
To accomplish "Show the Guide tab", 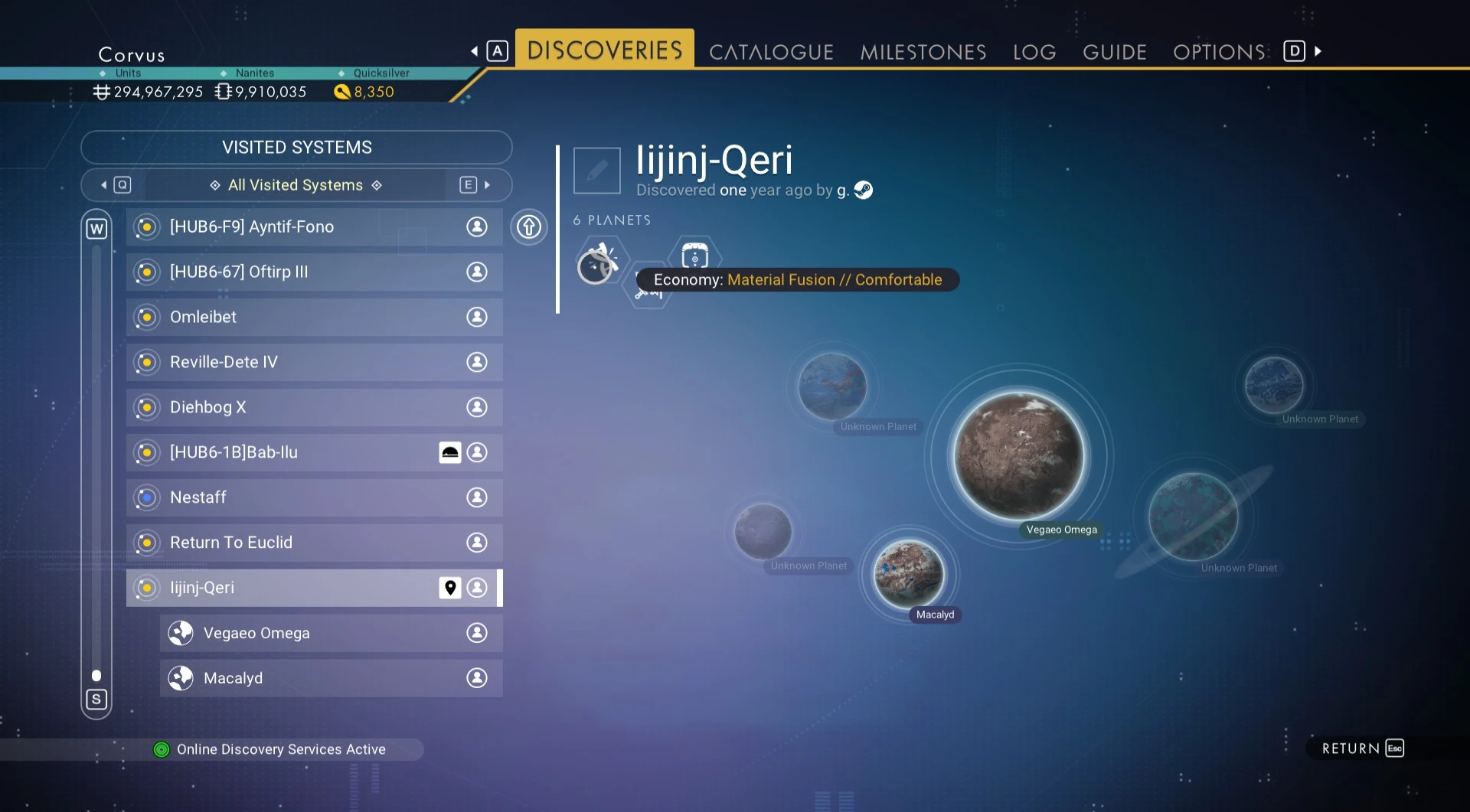I will point(1114,52).
